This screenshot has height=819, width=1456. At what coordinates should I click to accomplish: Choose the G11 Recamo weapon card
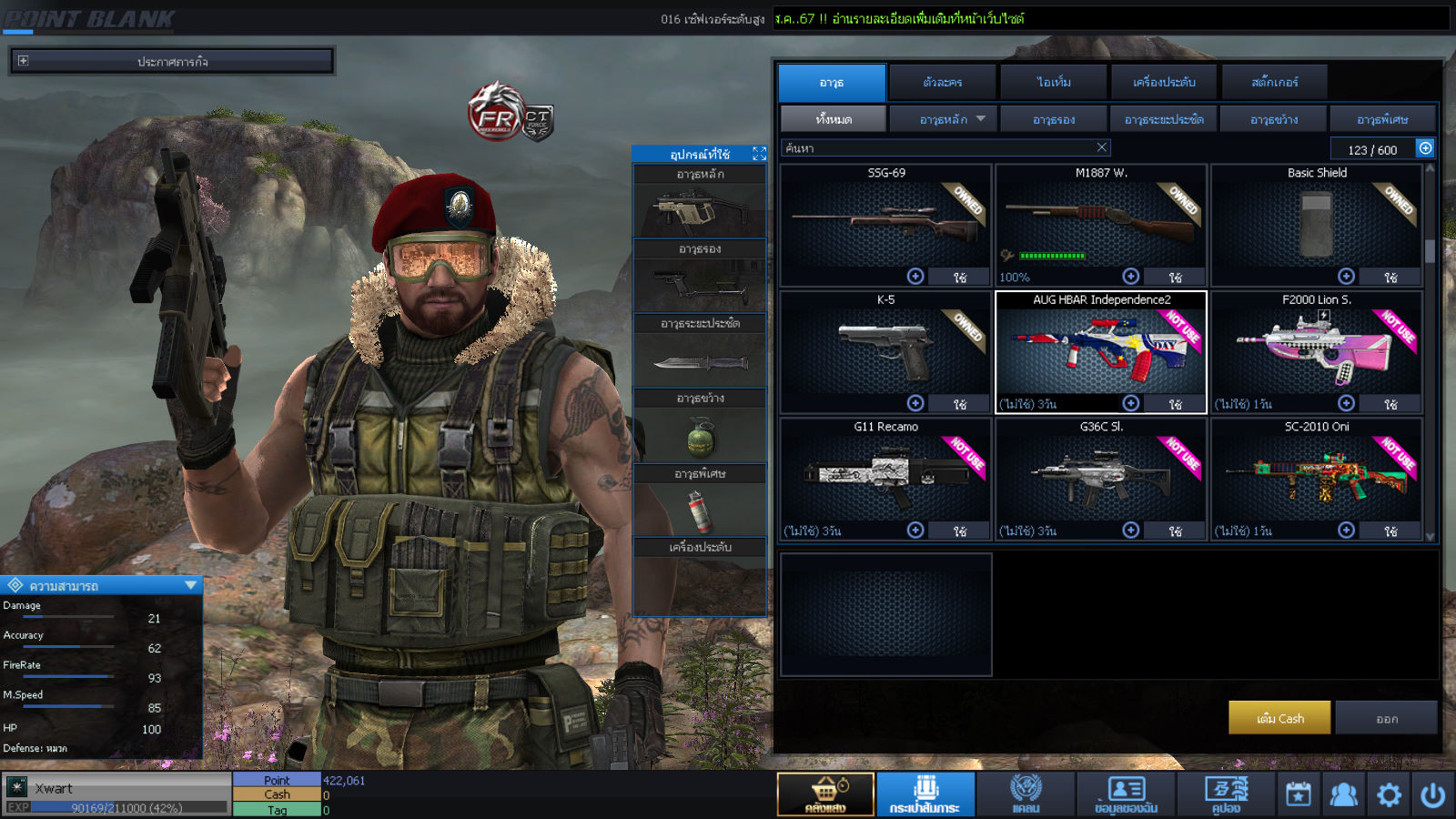coord(885,477)
